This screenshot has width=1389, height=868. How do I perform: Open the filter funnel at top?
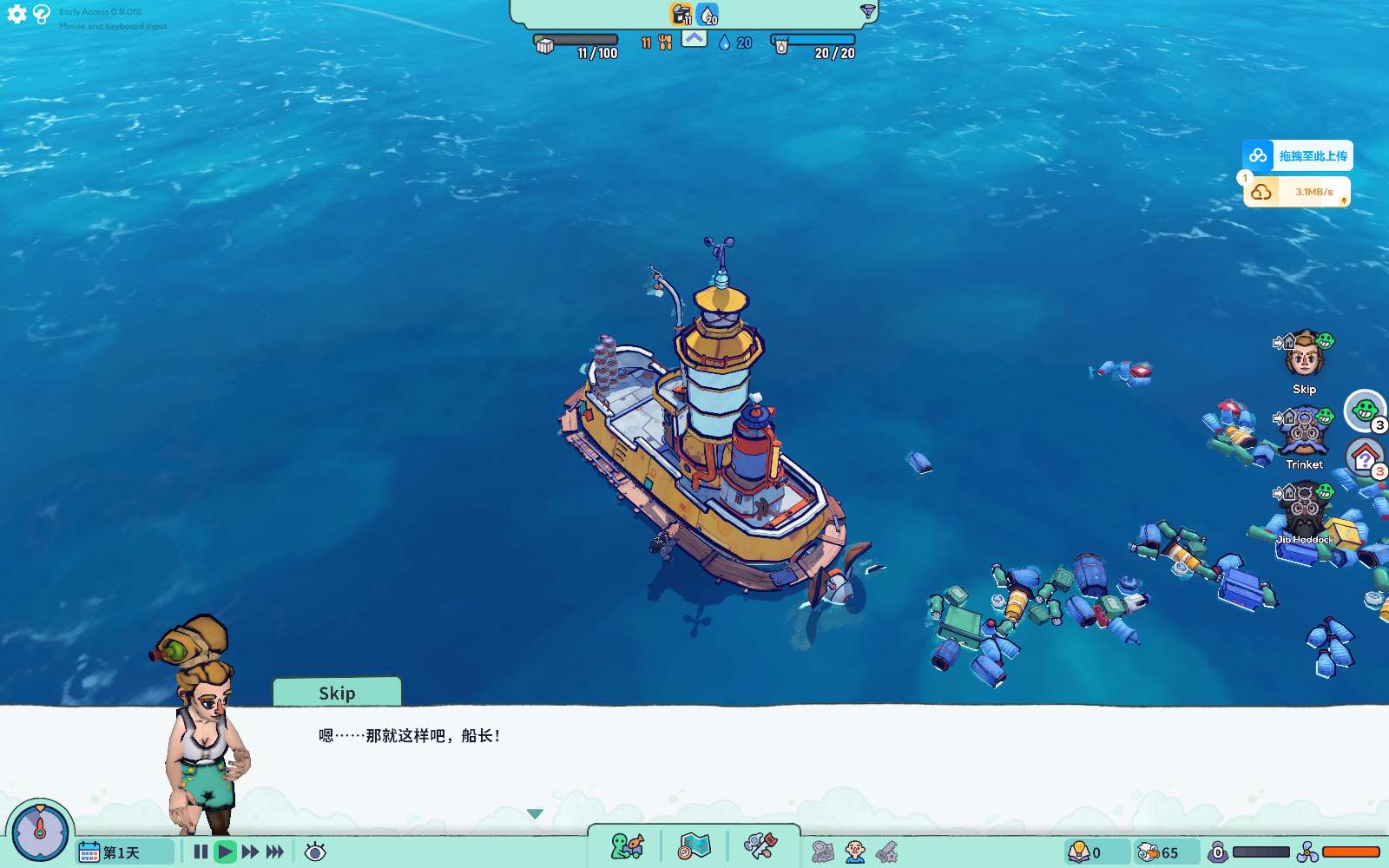tap(867, 11)
